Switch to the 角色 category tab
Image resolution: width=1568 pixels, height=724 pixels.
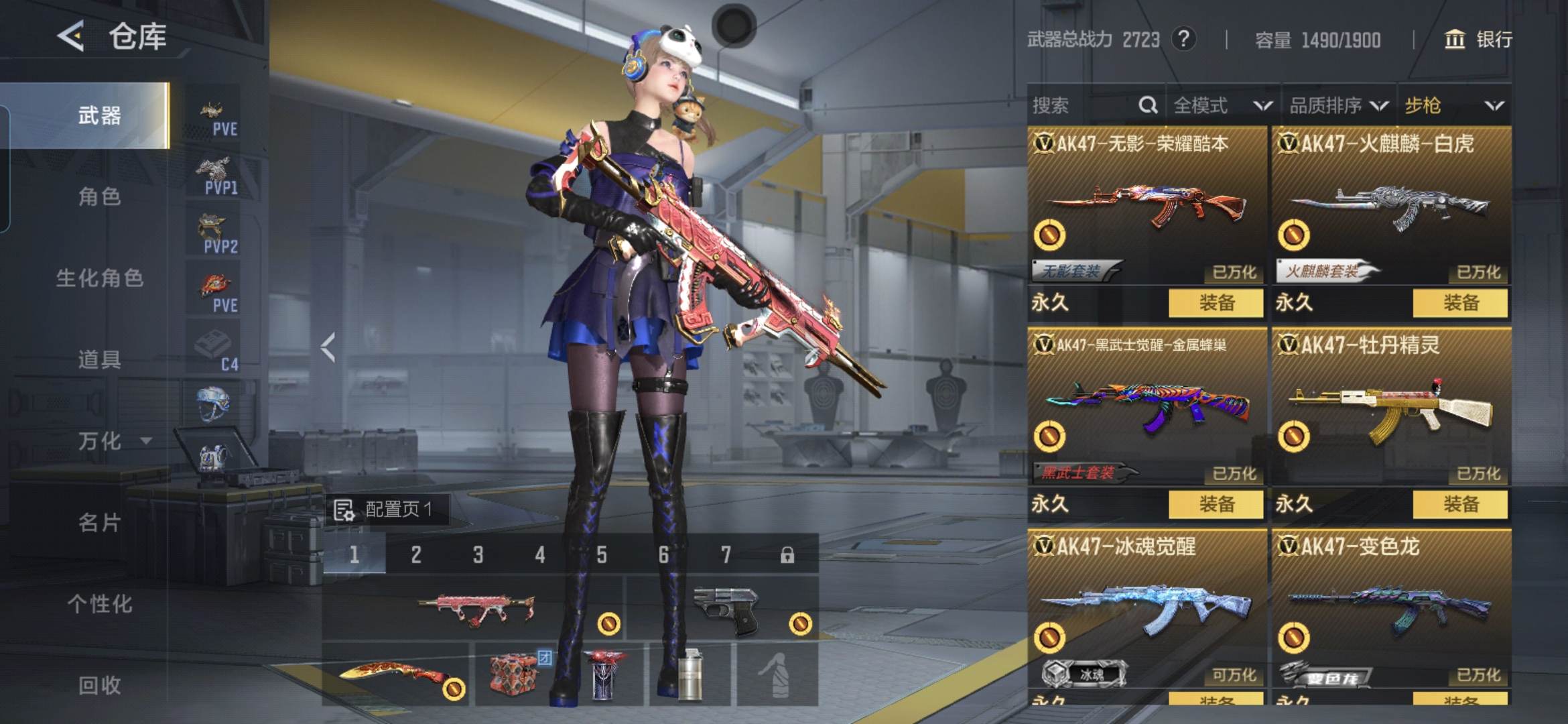[99, 196]
